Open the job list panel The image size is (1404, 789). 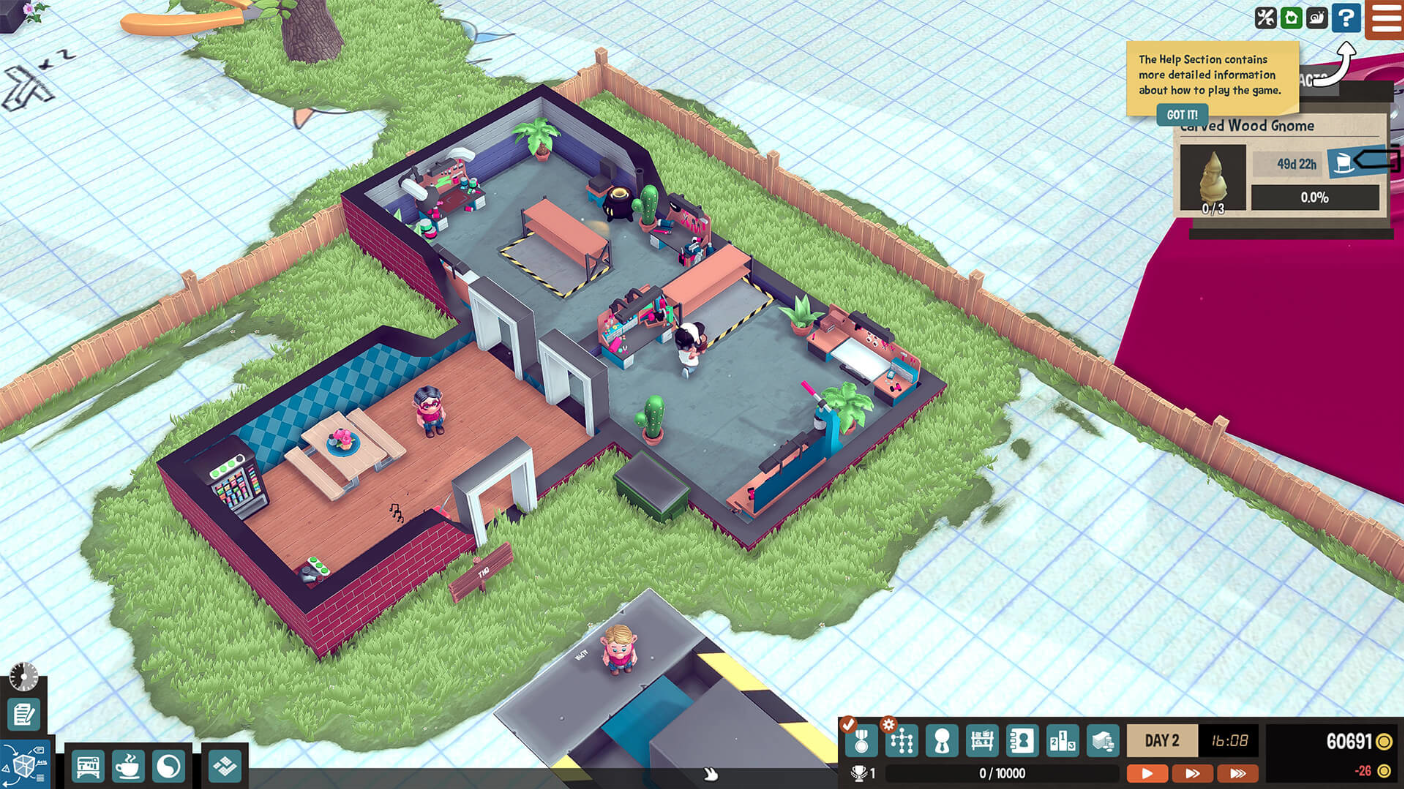pos(22,714)
